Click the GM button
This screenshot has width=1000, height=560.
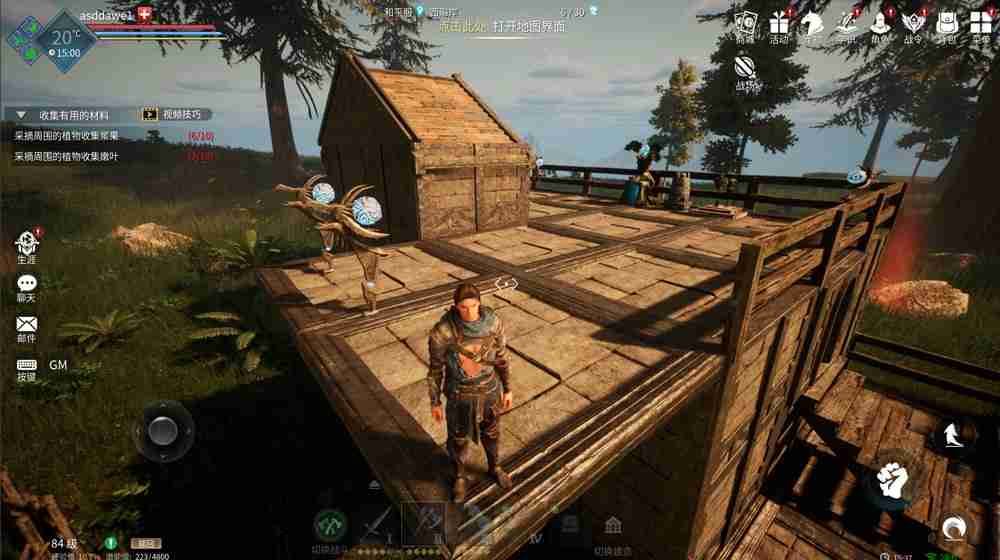coord(58,365)
